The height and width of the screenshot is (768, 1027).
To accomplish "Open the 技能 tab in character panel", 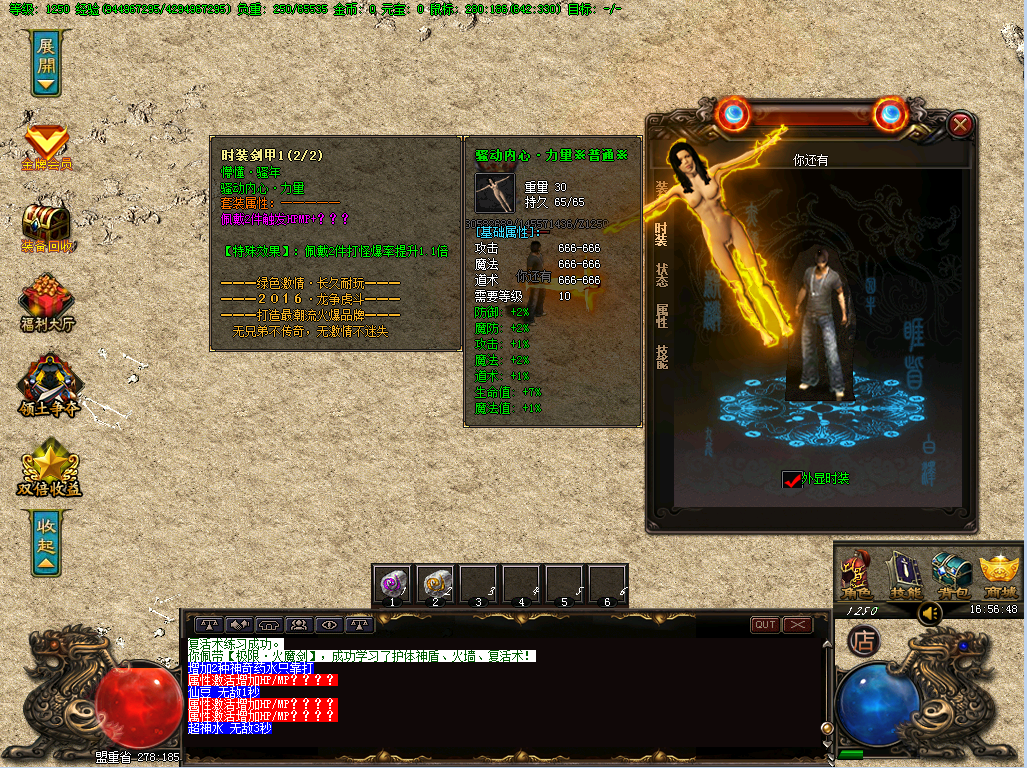I will point(662,357).
